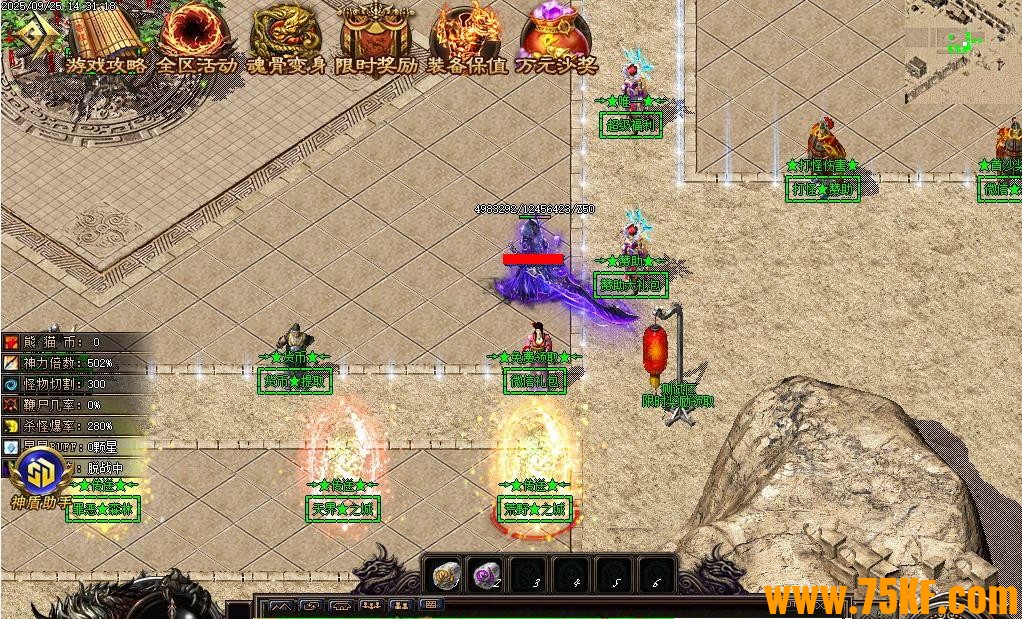Click the two-figure button in the bottom bar
Screen dimensions: 1022x619
tap(401, 606)
